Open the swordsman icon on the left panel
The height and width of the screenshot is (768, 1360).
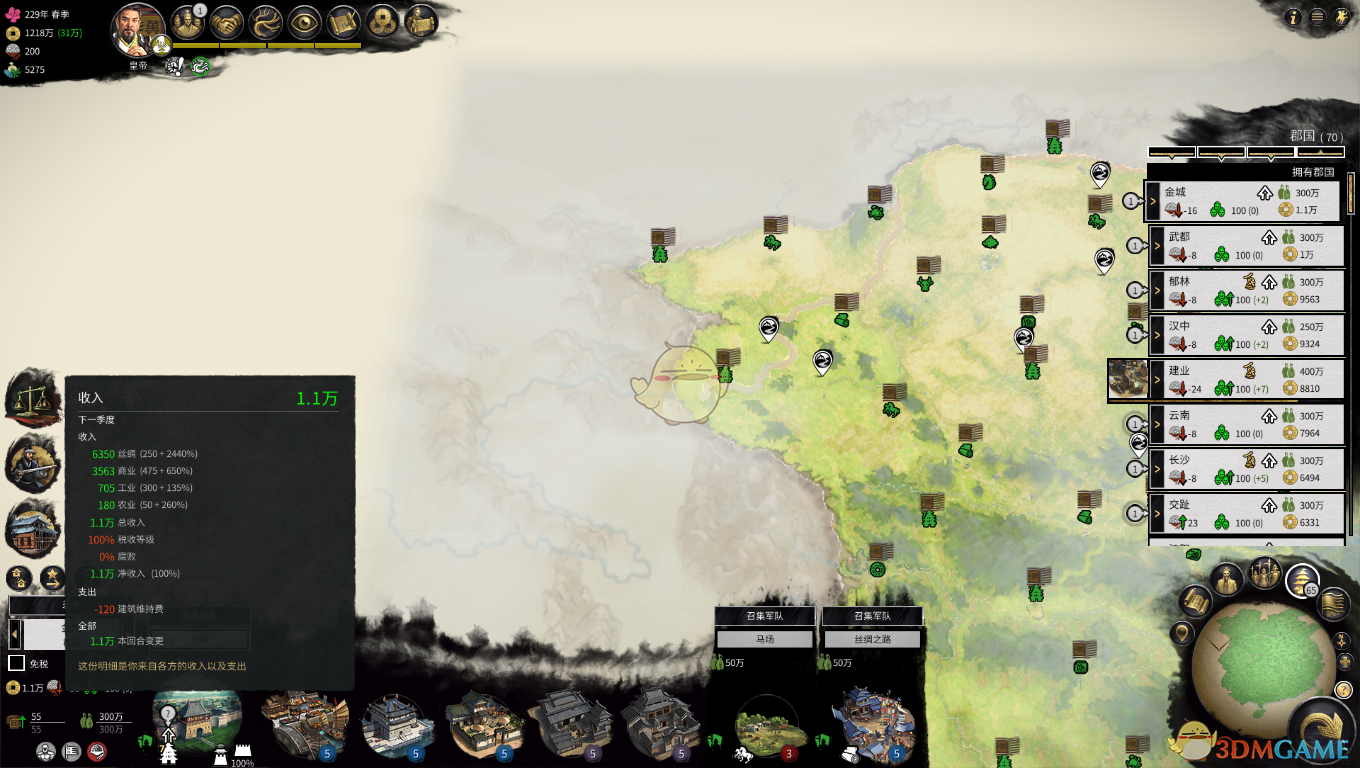click(31, 461)
